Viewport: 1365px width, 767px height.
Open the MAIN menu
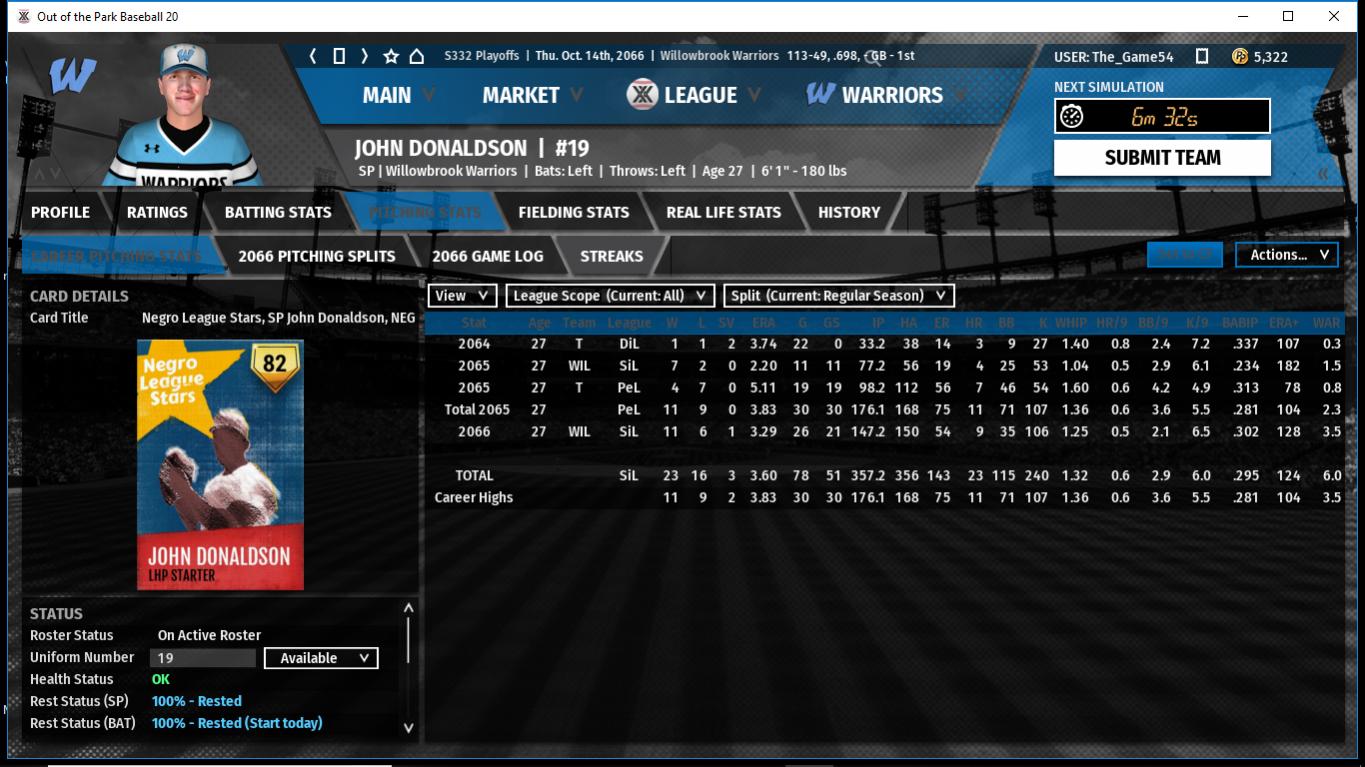(387, 95)
